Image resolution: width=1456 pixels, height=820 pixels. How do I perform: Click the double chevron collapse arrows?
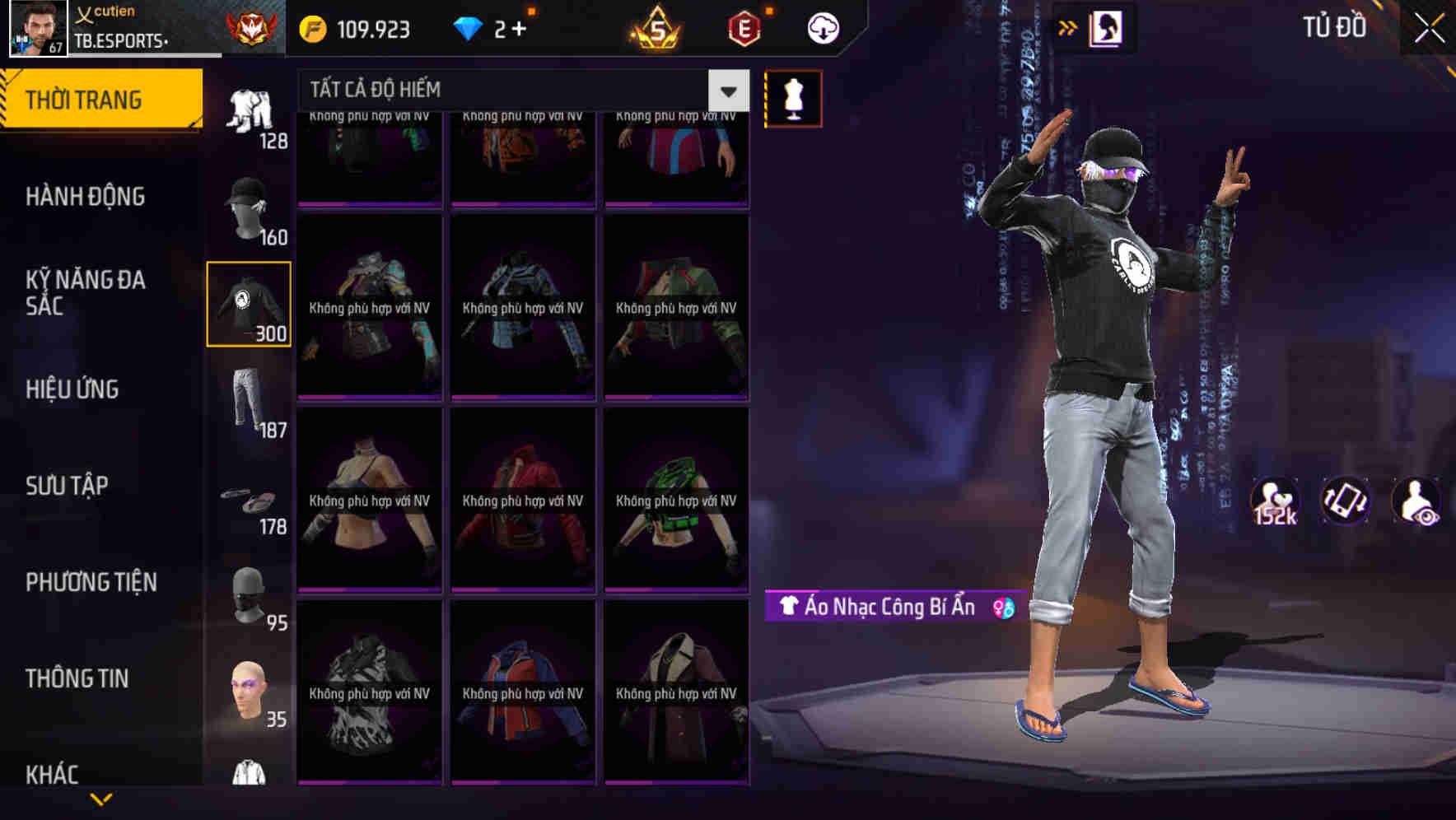click(1068, 27)
